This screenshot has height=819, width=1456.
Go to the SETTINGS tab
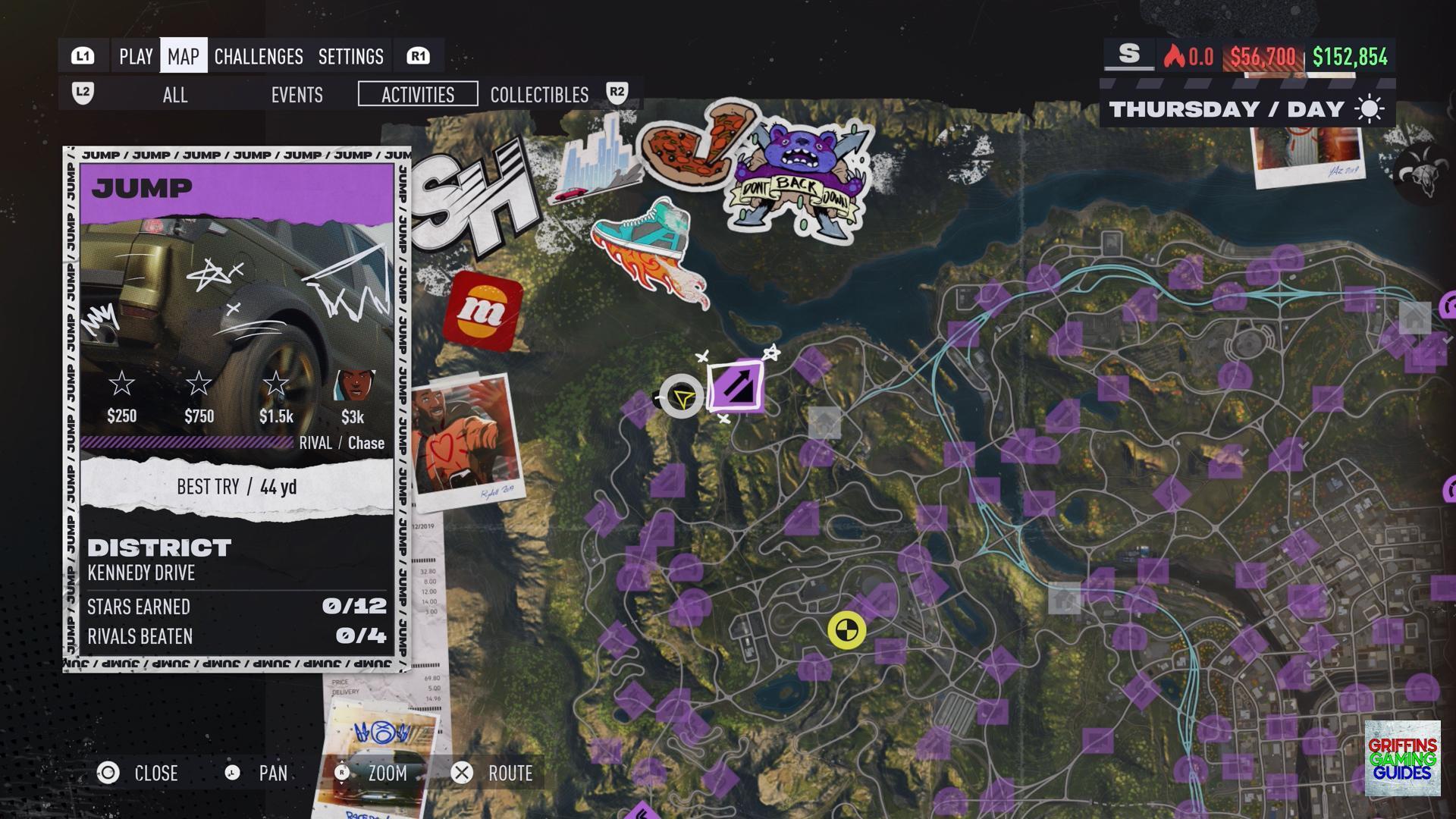tap(350, 56)
